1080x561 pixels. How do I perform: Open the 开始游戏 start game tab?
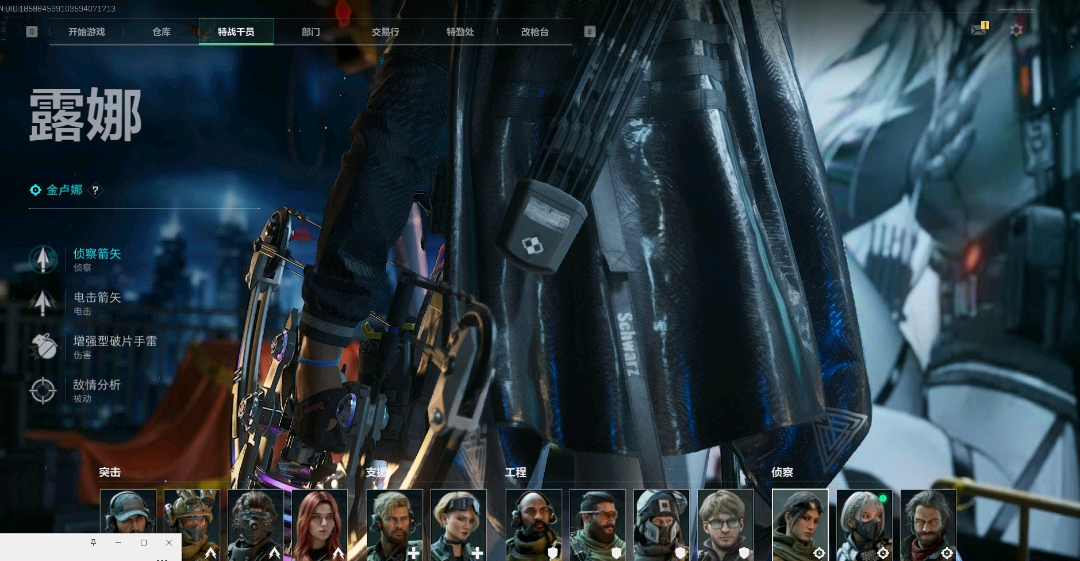pos(86,32)
